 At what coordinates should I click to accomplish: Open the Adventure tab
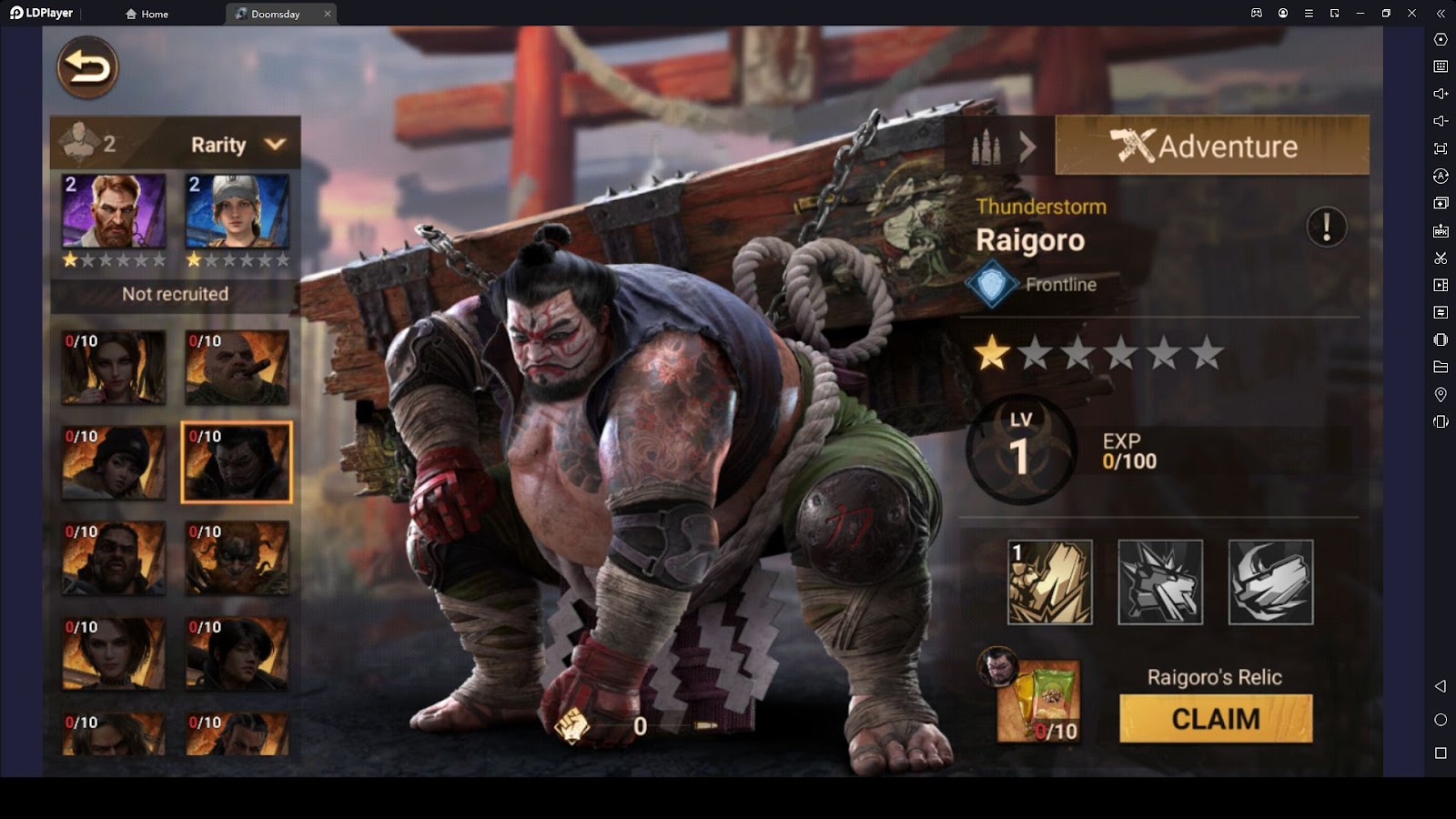click(1211, 146)
